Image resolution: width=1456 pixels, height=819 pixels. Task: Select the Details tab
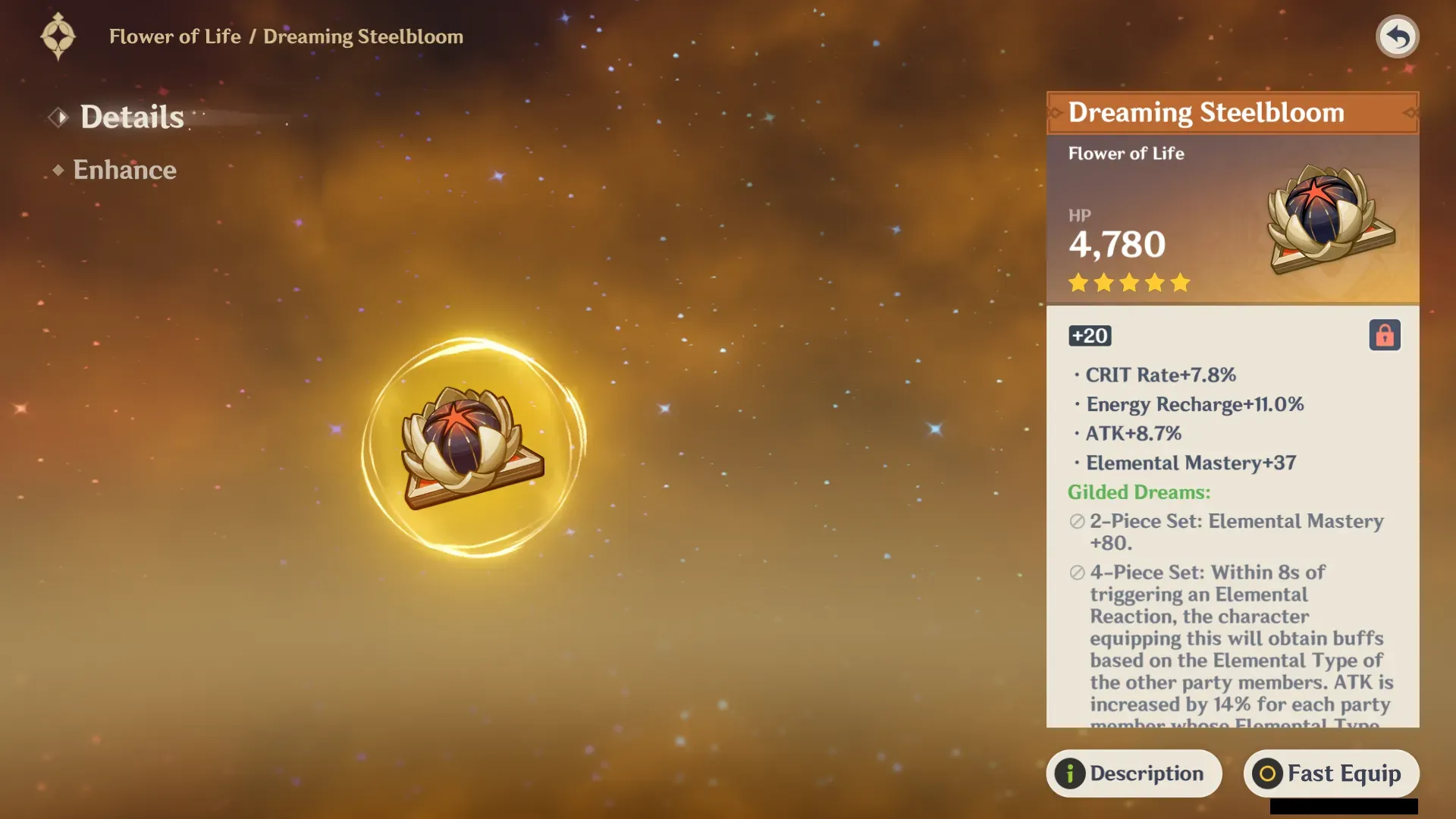point(131,117)
